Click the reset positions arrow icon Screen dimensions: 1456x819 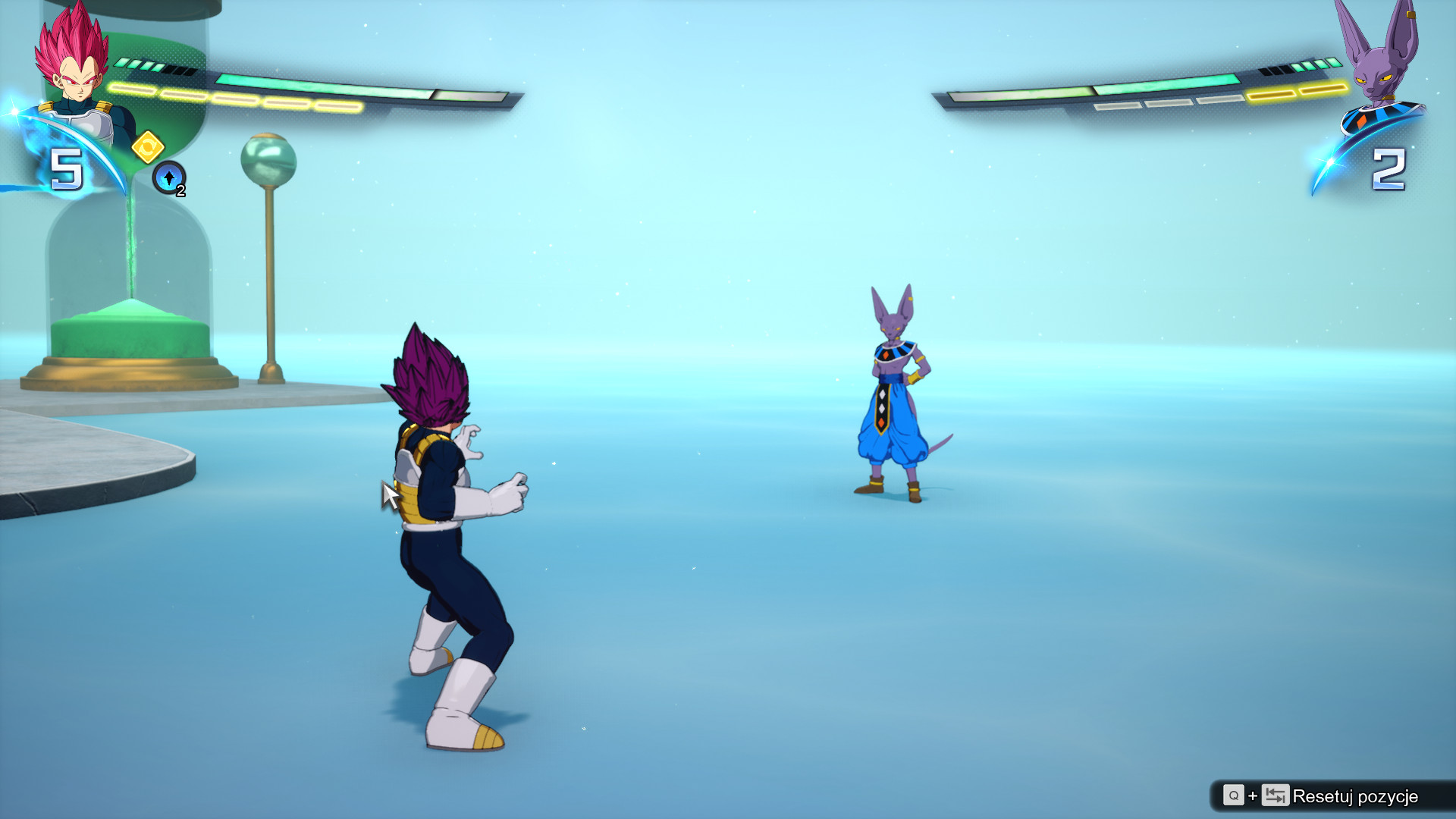1275,796
